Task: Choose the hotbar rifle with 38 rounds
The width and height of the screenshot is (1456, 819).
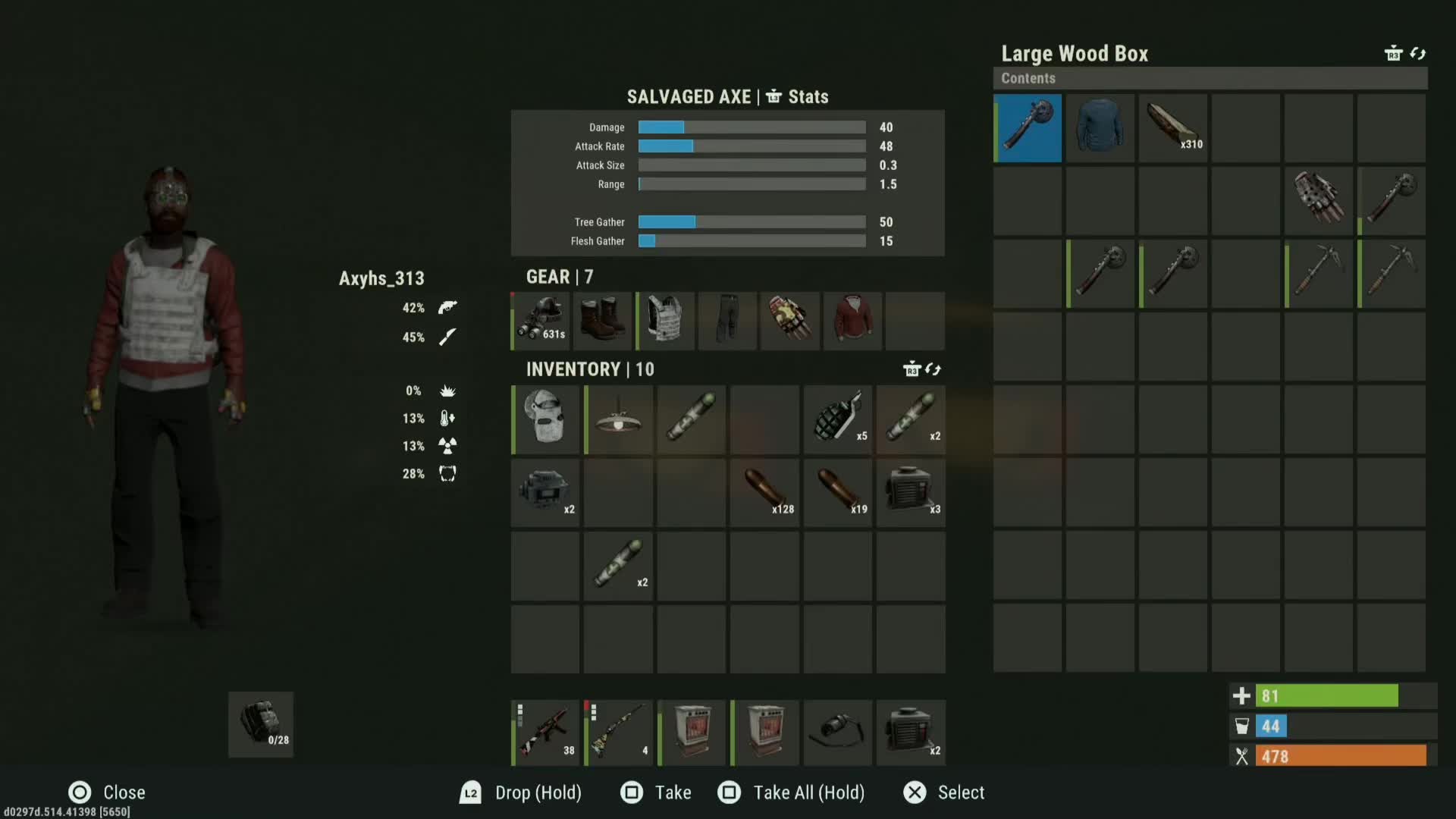Action: pos(545,733)
